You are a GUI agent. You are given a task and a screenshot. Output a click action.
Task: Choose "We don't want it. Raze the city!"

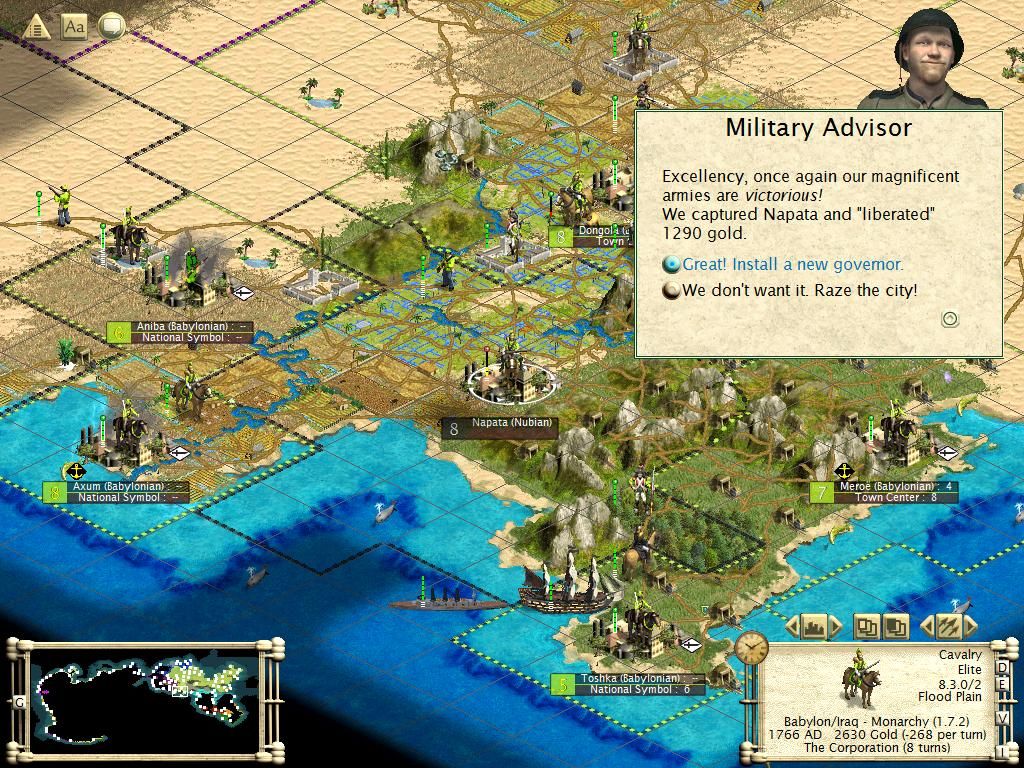click(x=799, y=291)
